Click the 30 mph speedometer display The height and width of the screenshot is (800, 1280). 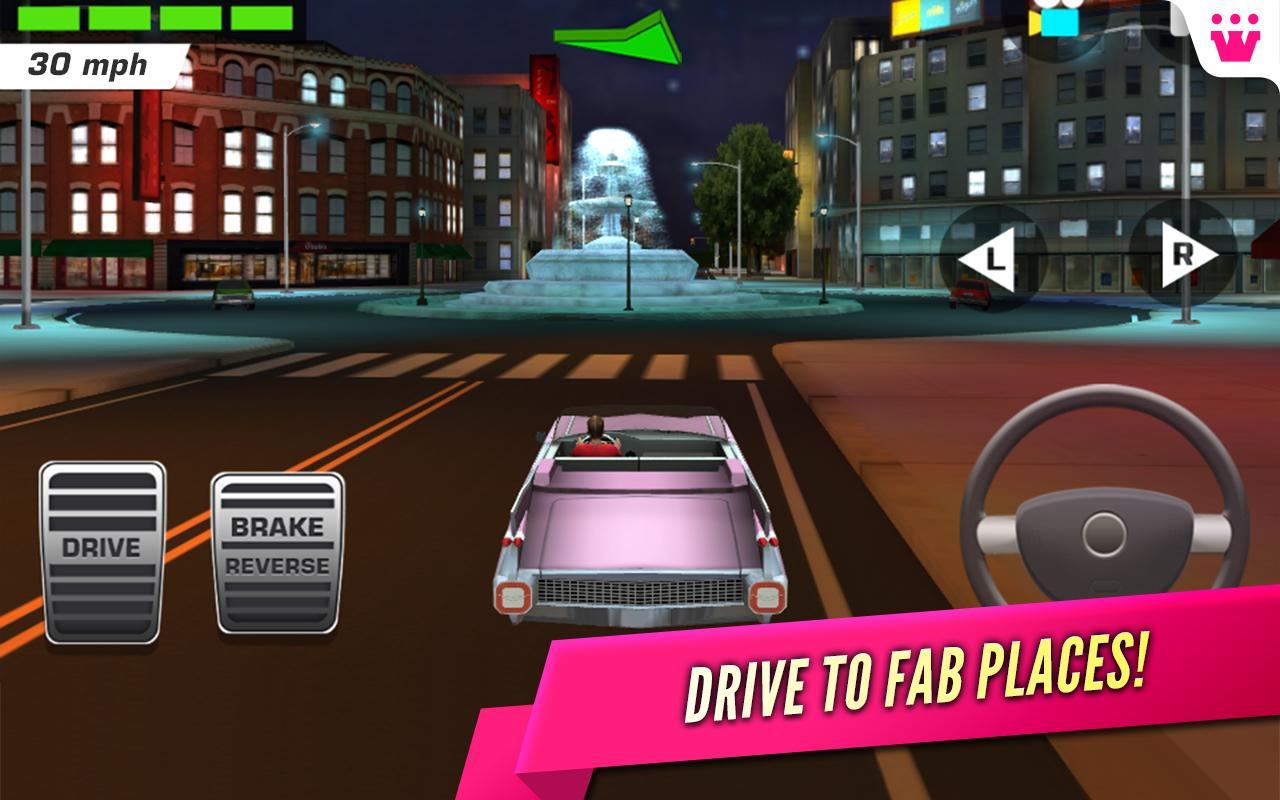90,63
